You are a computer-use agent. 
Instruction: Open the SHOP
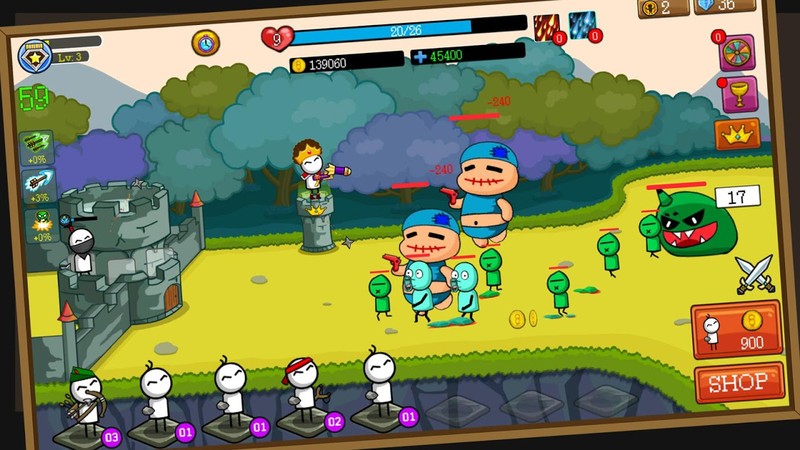point(738,381)
